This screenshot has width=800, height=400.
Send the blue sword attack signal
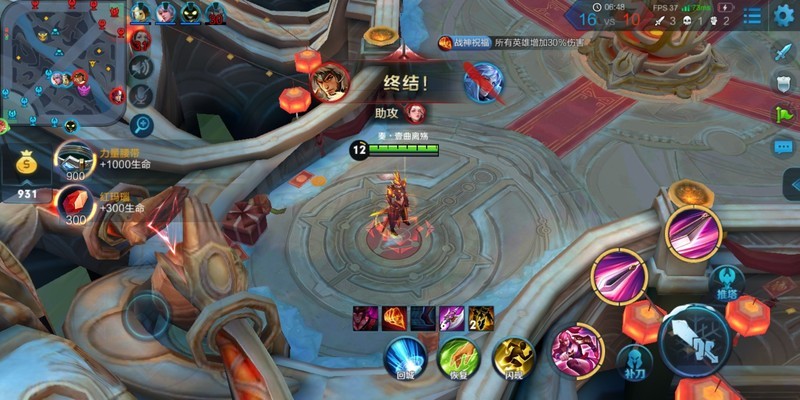click(784, 52)
